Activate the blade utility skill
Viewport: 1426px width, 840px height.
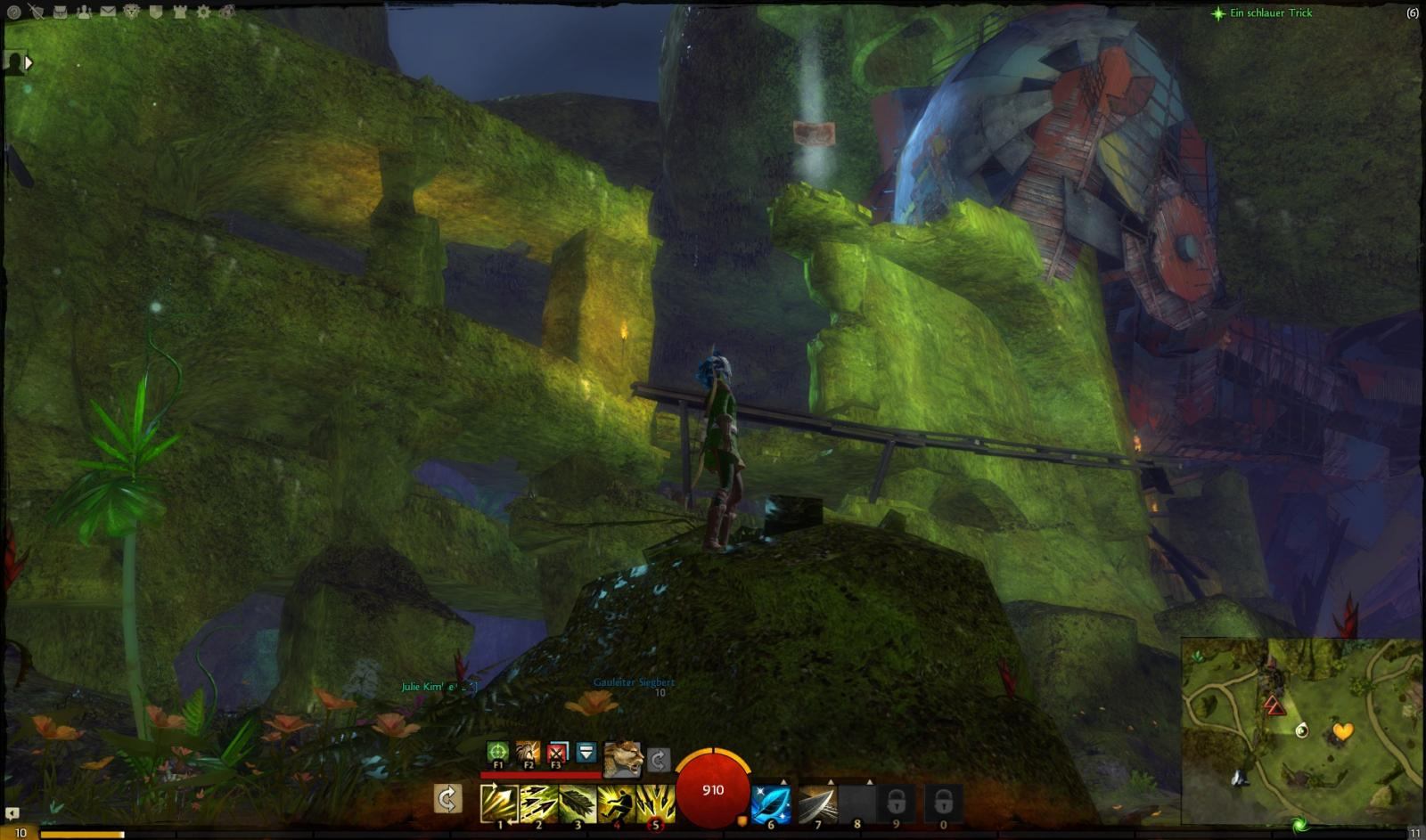(x=817, y=803)
